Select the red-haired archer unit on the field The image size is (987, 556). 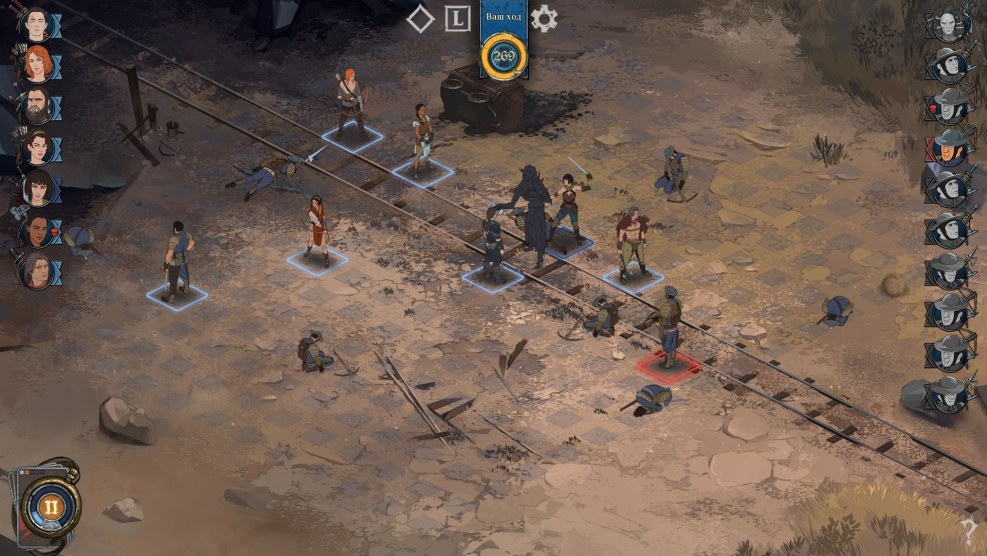tap(349, 104)
